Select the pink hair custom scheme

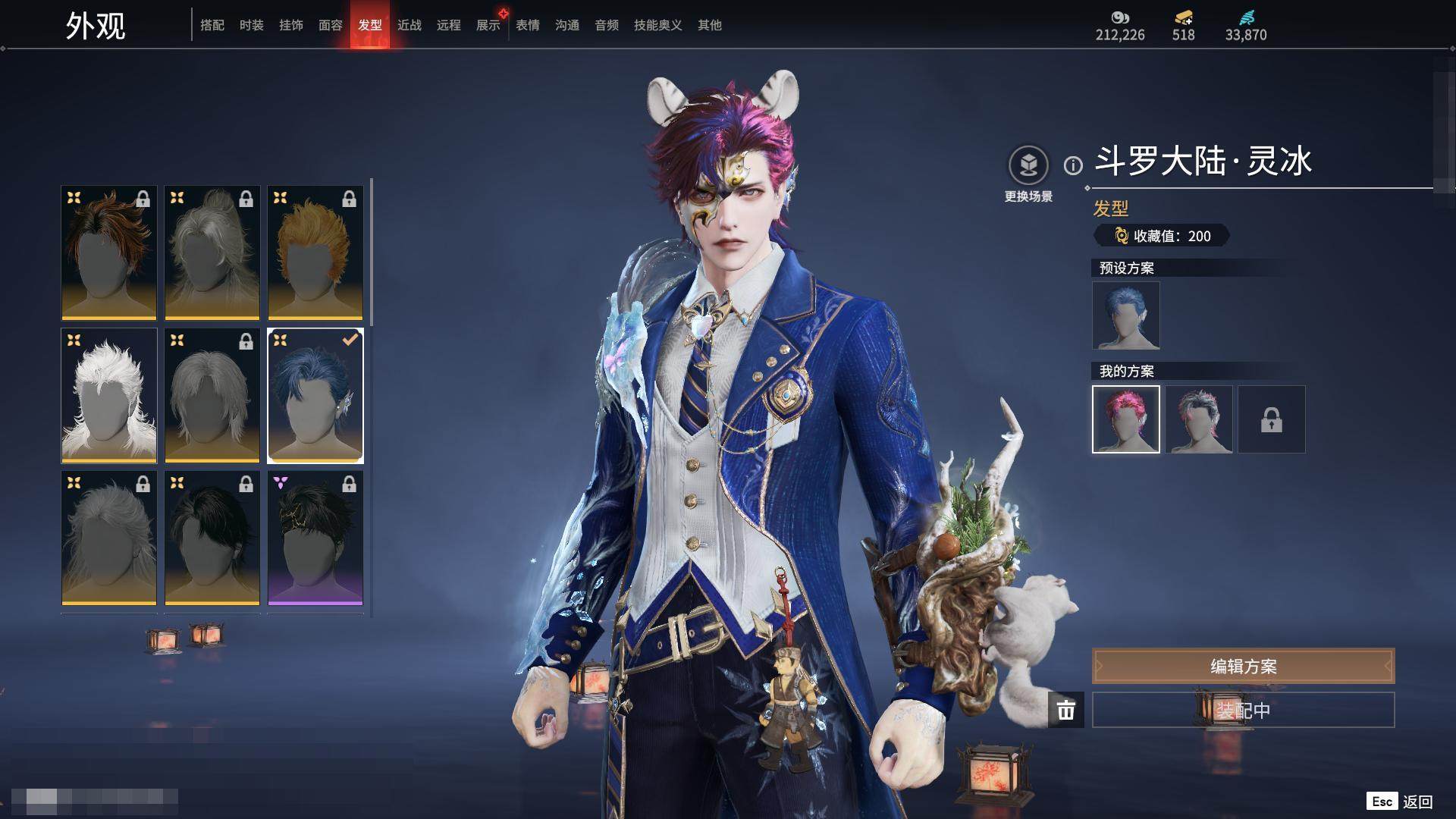point(1125,419)
